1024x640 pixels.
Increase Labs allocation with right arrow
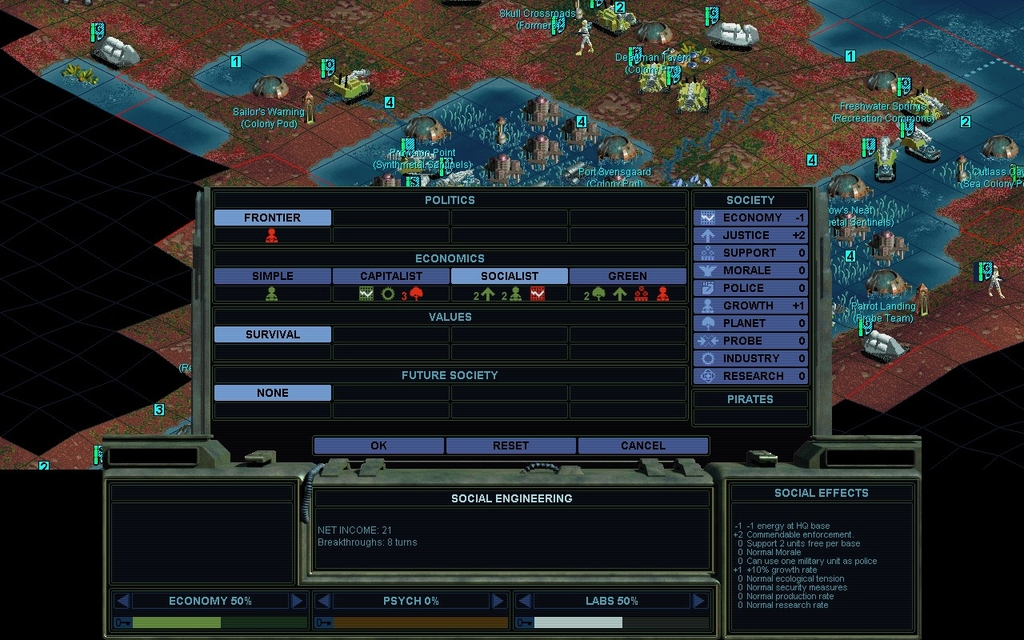tap(699, 601)
